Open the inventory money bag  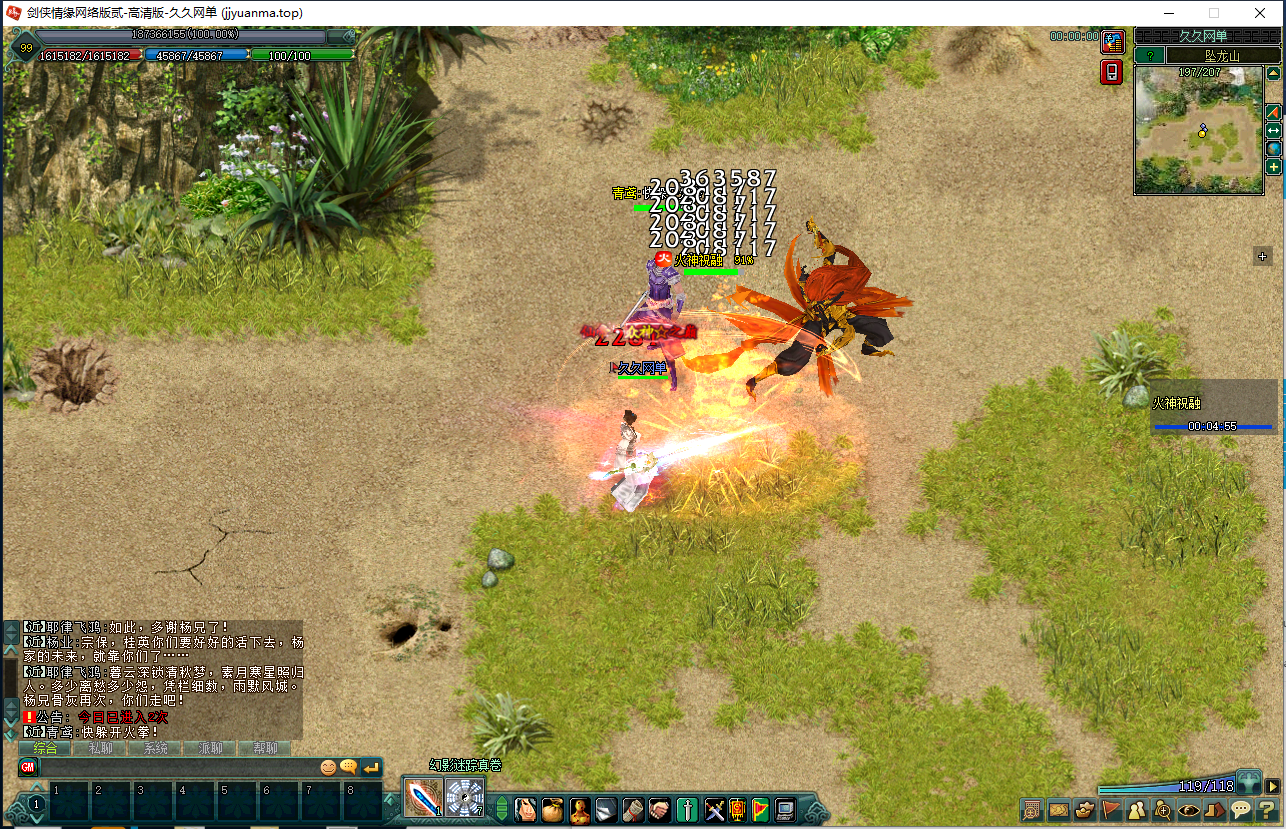552,809
